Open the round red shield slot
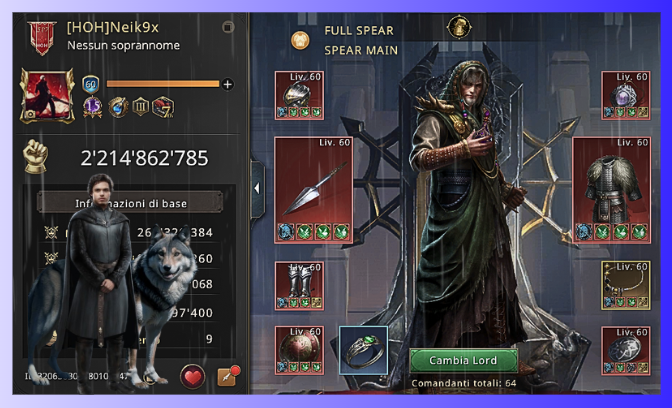672x408 pixels. coord(298,350)
